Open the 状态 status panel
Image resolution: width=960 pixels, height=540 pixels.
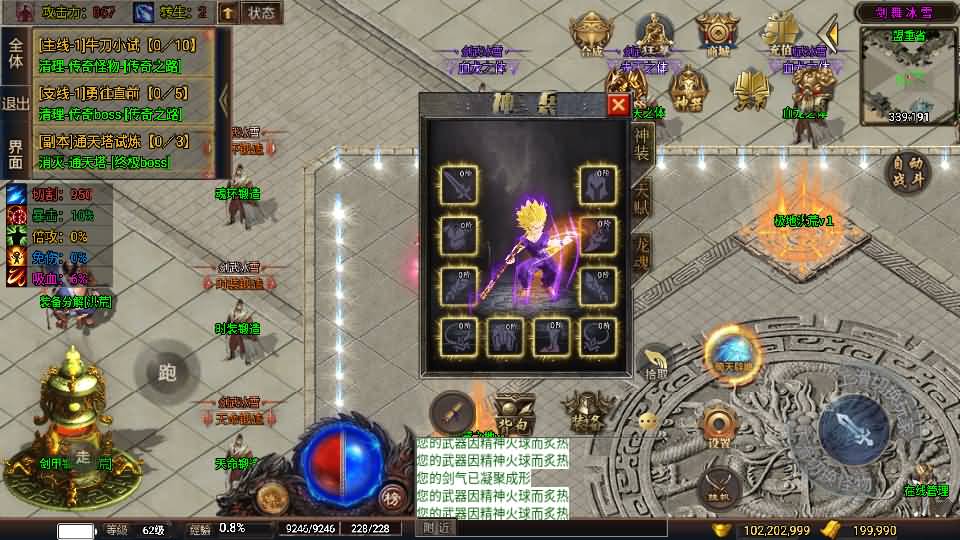tap(262, 13)
